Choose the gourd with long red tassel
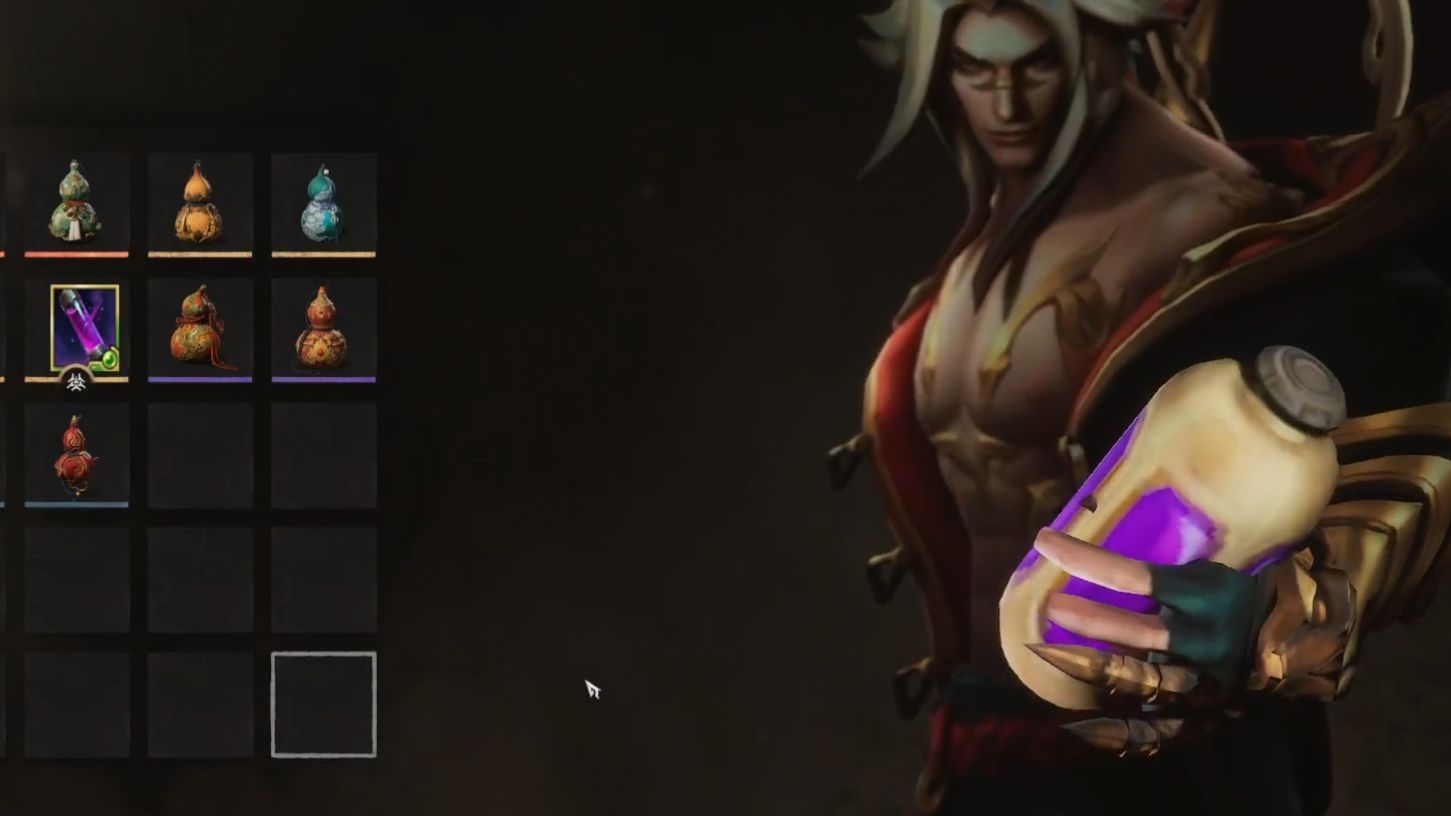 point(199,327)
